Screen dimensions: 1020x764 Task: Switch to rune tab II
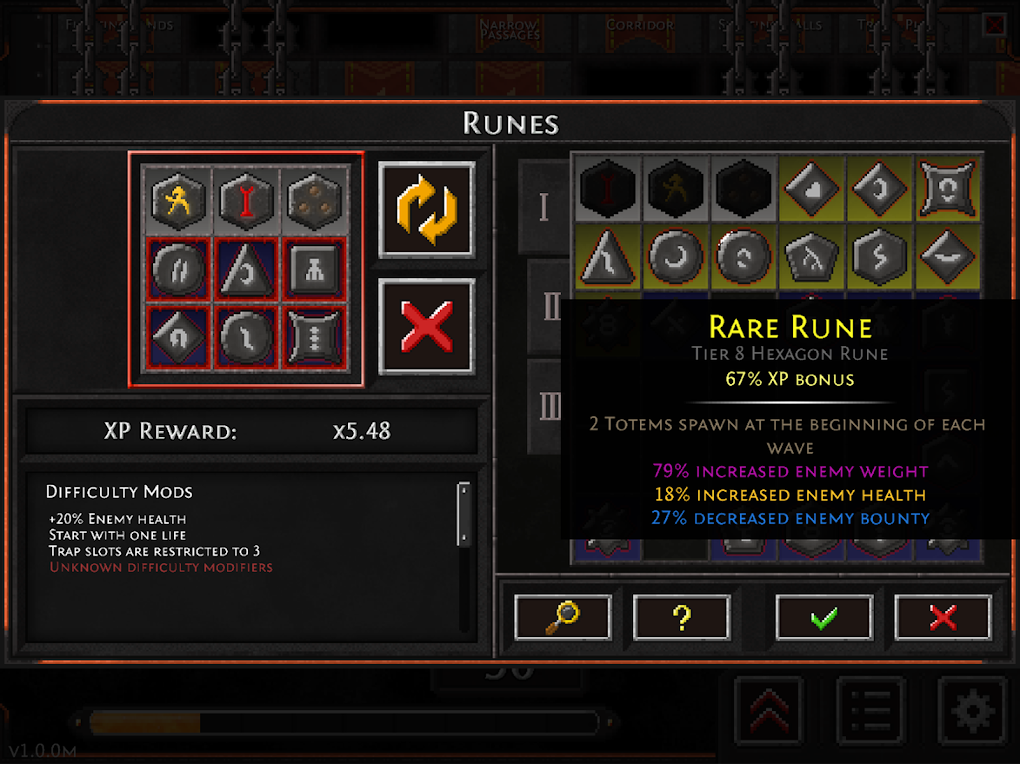(x=549, y=307)
